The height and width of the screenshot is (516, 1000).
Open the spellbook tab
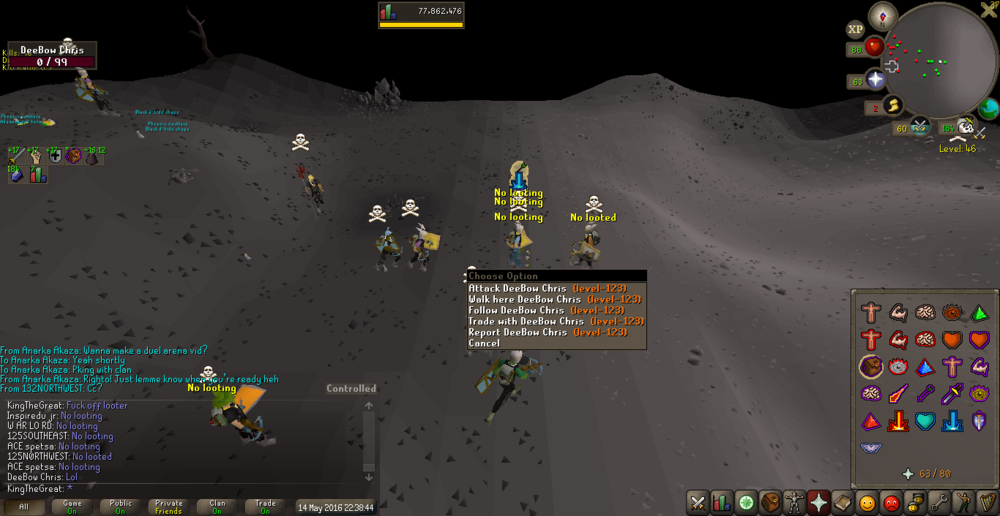842,502
